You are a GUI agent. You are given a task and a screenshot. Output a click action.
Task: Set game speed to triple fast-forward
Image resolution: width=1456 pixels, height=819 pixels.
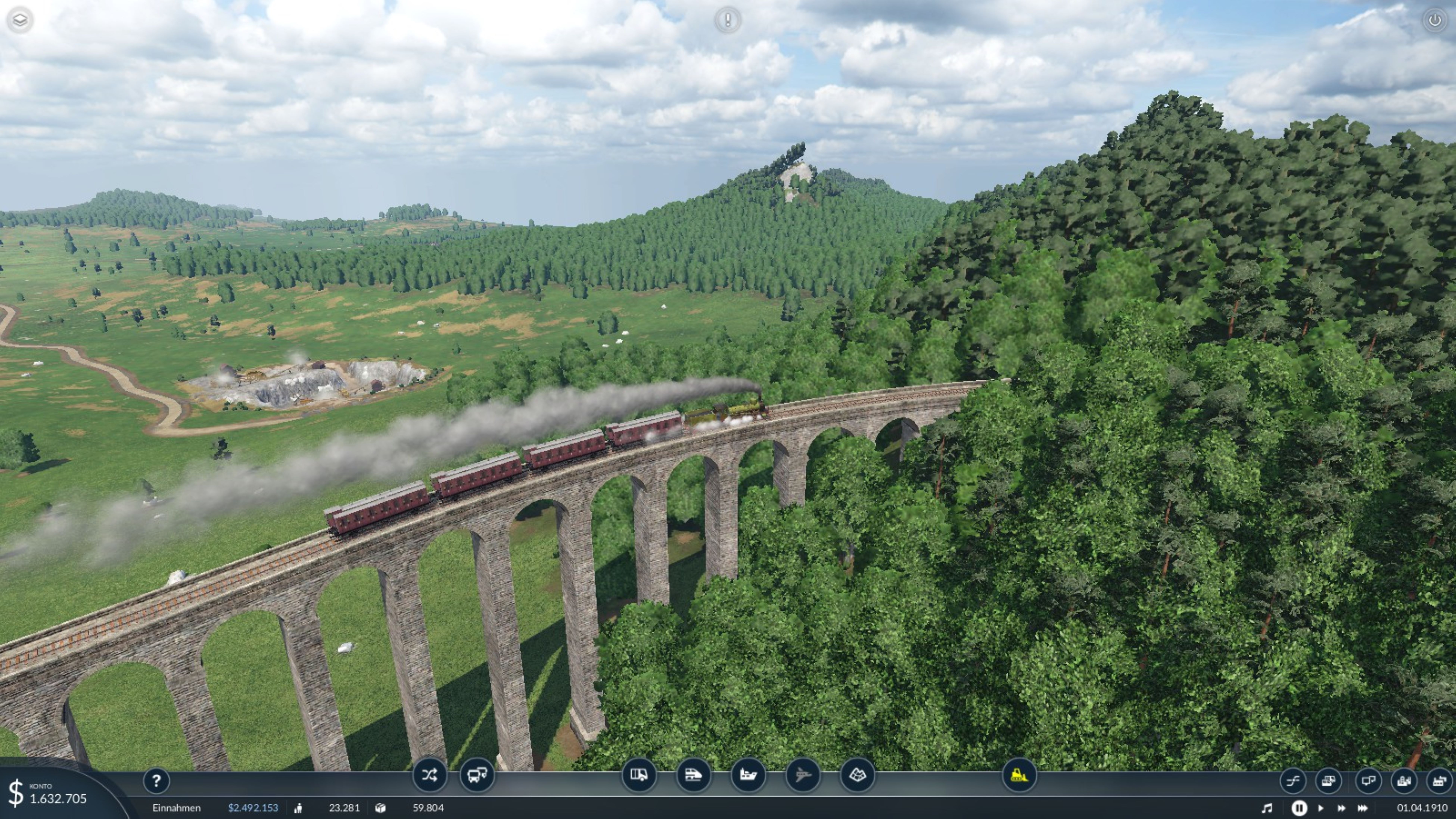click(x=1363, y=808)
